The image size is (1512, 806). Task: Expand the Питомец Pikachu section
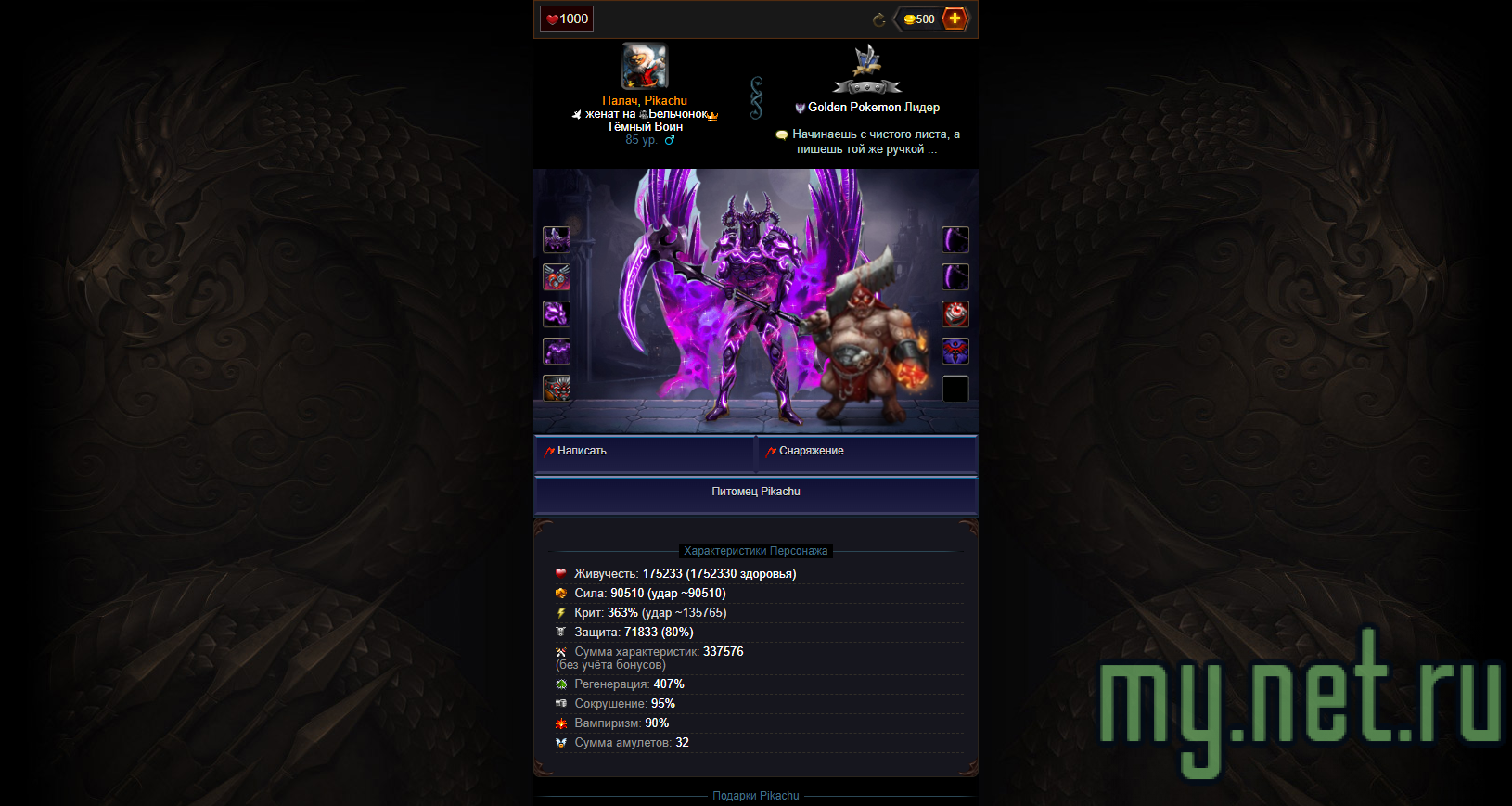756,492
